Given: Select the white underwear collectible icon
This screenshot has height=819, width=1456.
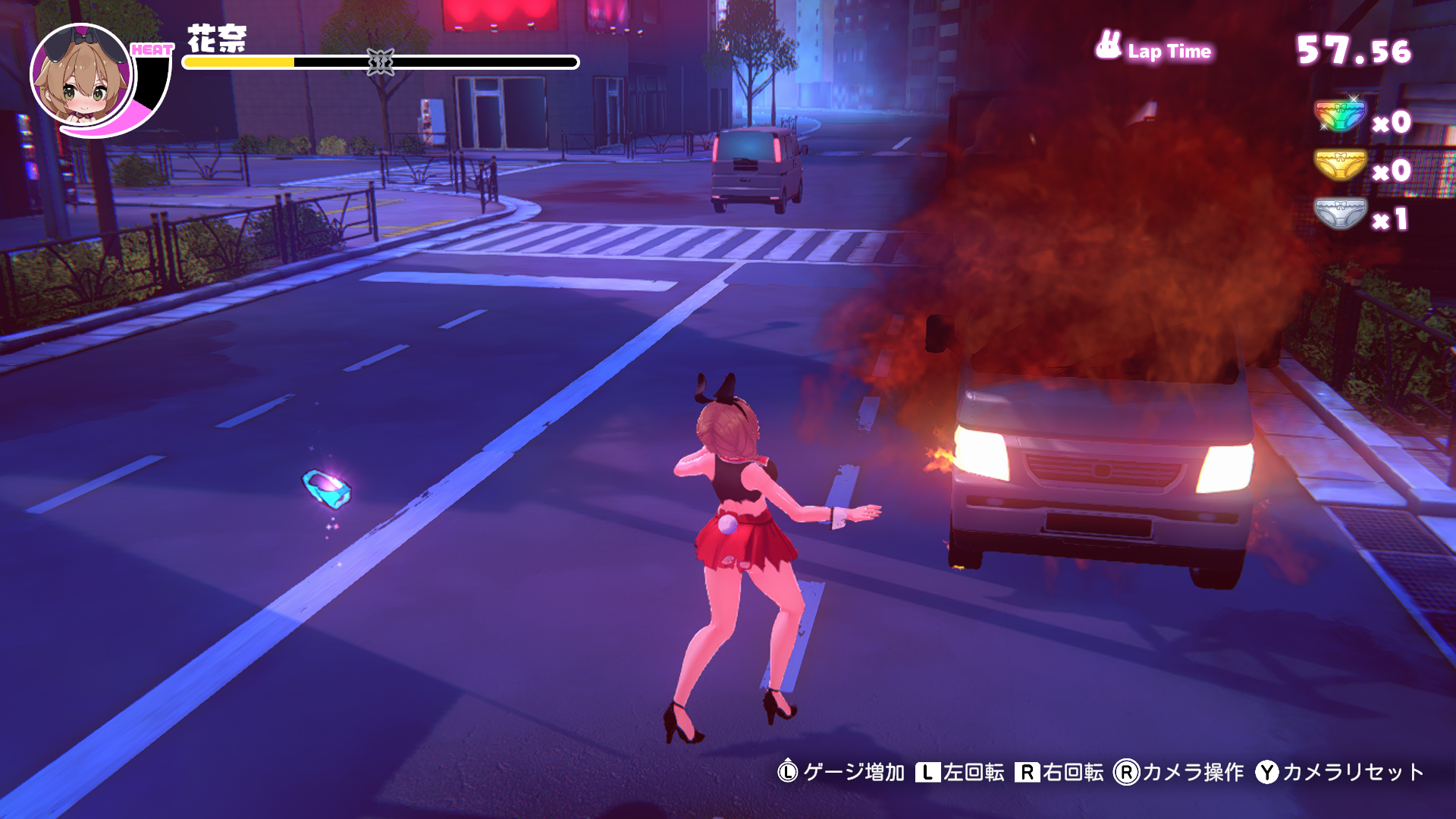Looking at the screenshot, I should [x=1340, y=214].
